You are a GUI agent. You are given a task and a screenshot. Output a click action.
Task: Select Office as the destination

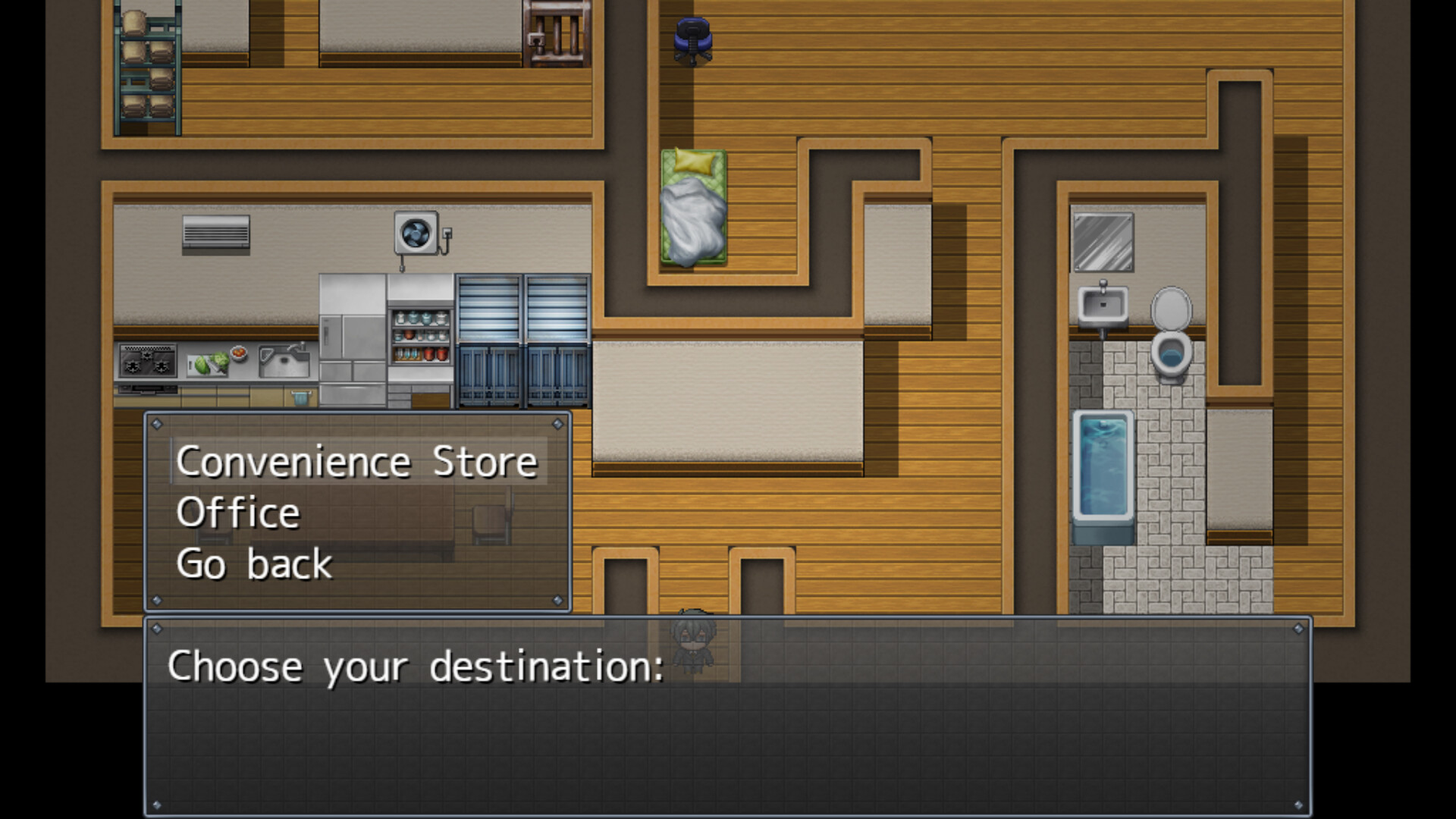coord(238,513)
